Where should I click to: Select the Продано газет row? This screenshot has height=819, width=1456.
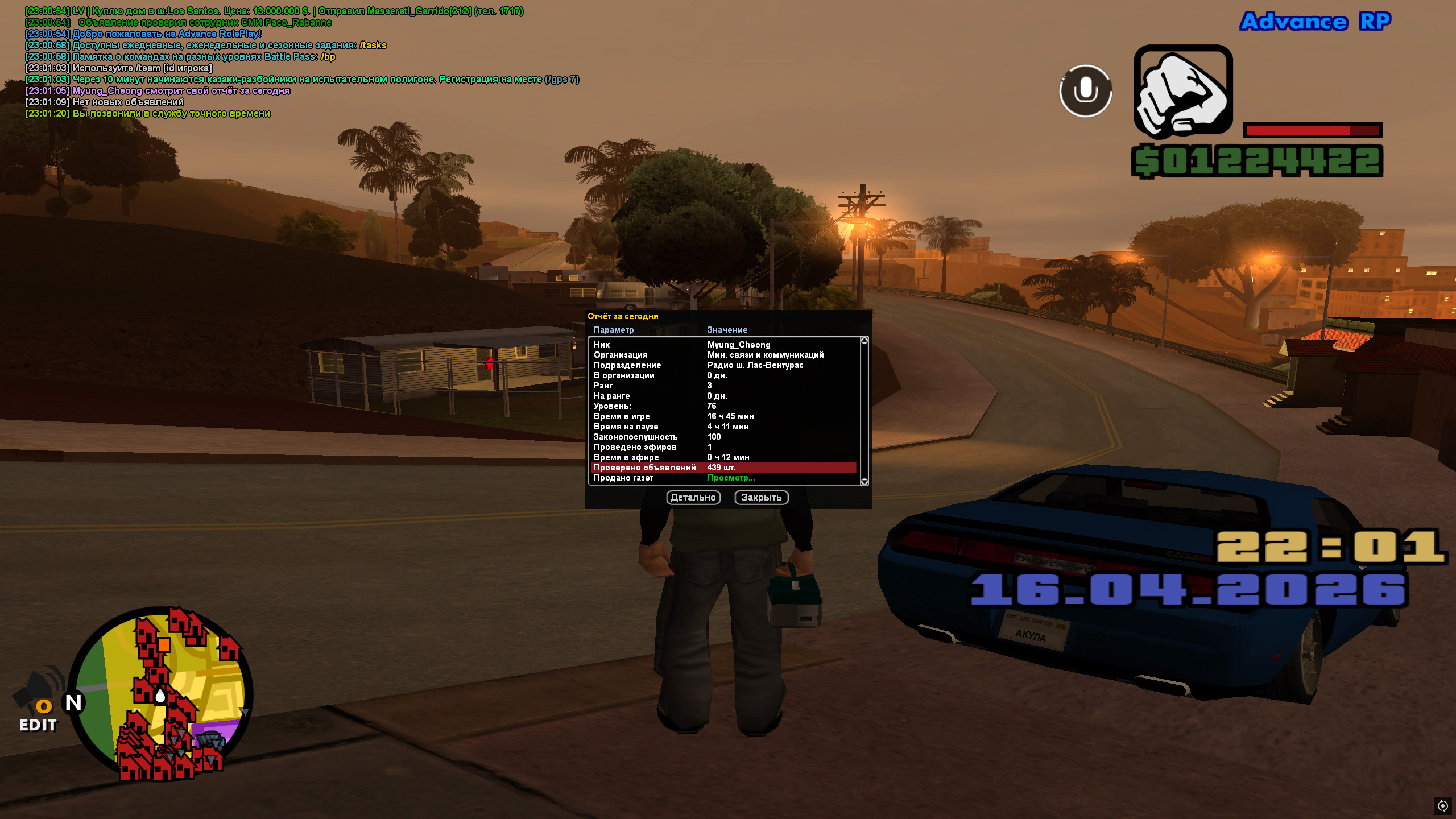click(723, 478)
